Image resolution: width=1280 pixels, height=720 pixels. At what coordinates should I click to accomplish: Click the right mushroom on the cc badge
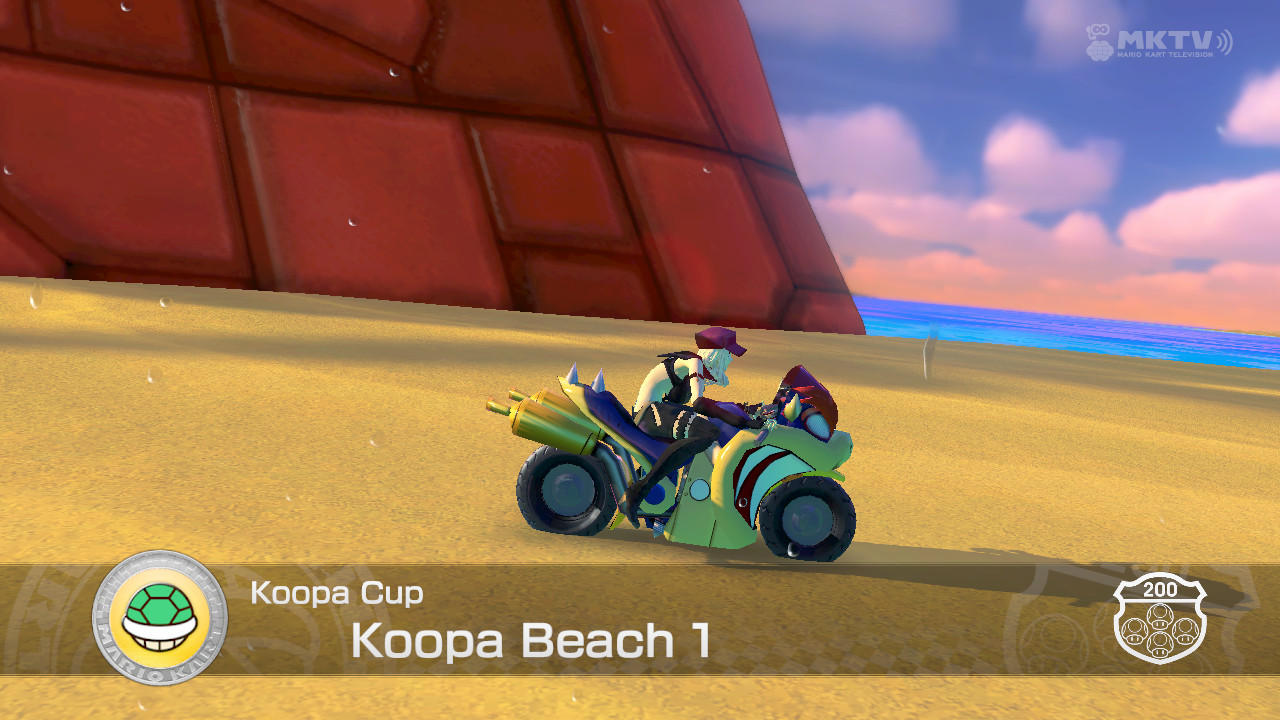click(1185, 631)
